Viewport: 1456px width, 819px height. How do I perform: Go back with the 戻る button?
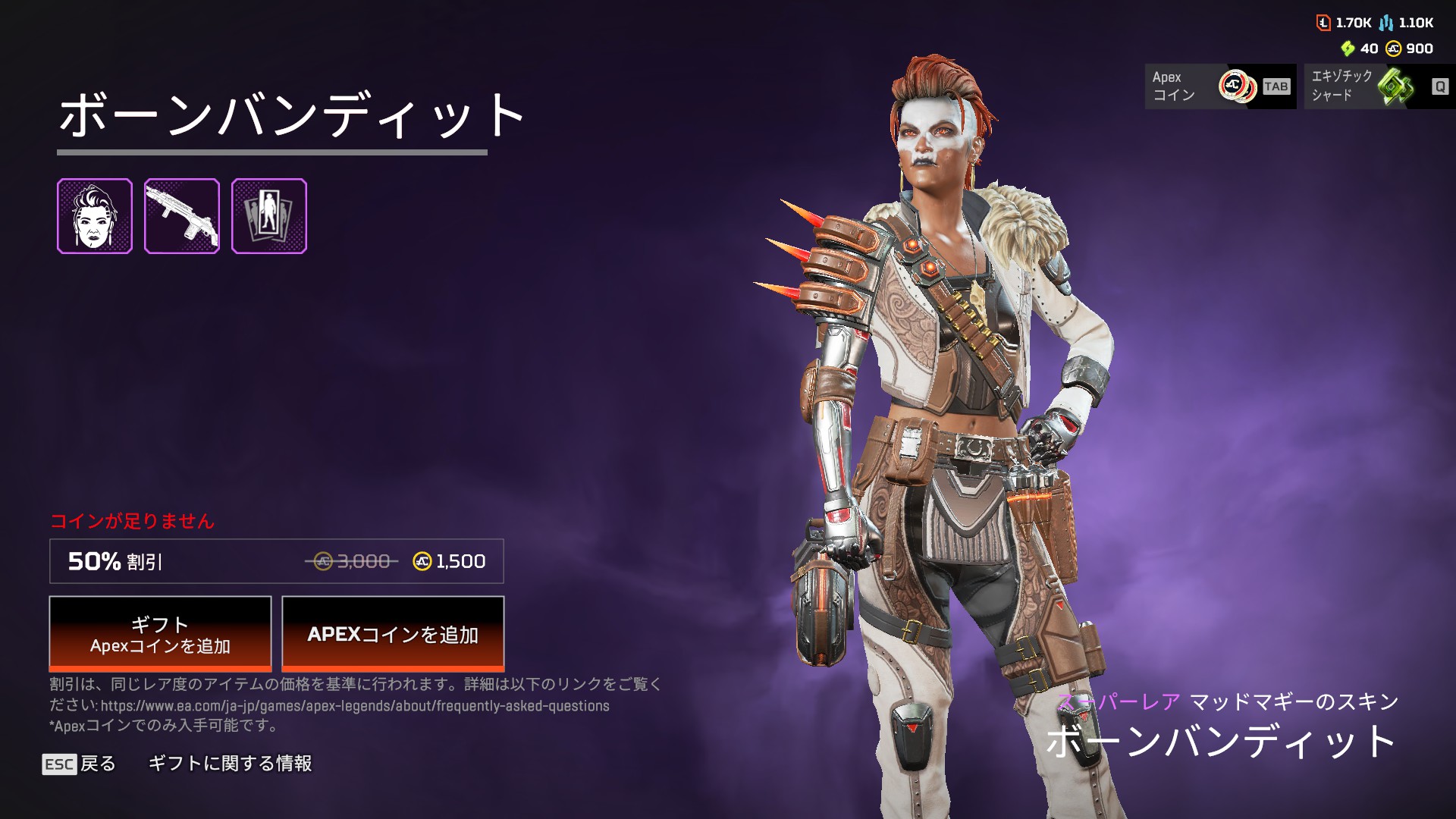pyautogui.click(x=80, y=764)
